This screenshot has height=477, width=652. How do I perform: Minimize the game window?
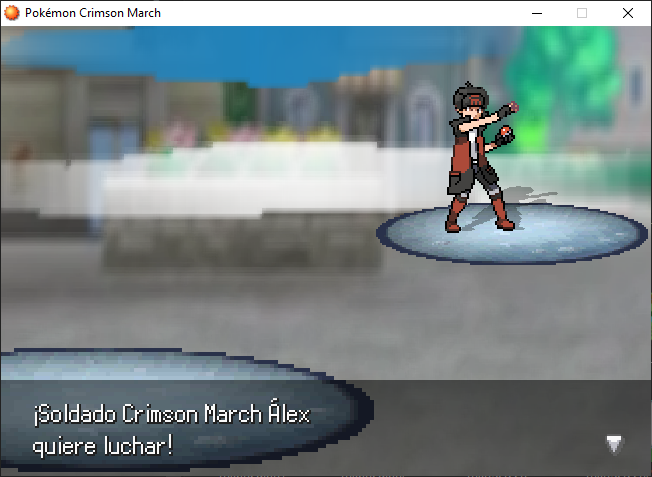(x=537, y=13)
